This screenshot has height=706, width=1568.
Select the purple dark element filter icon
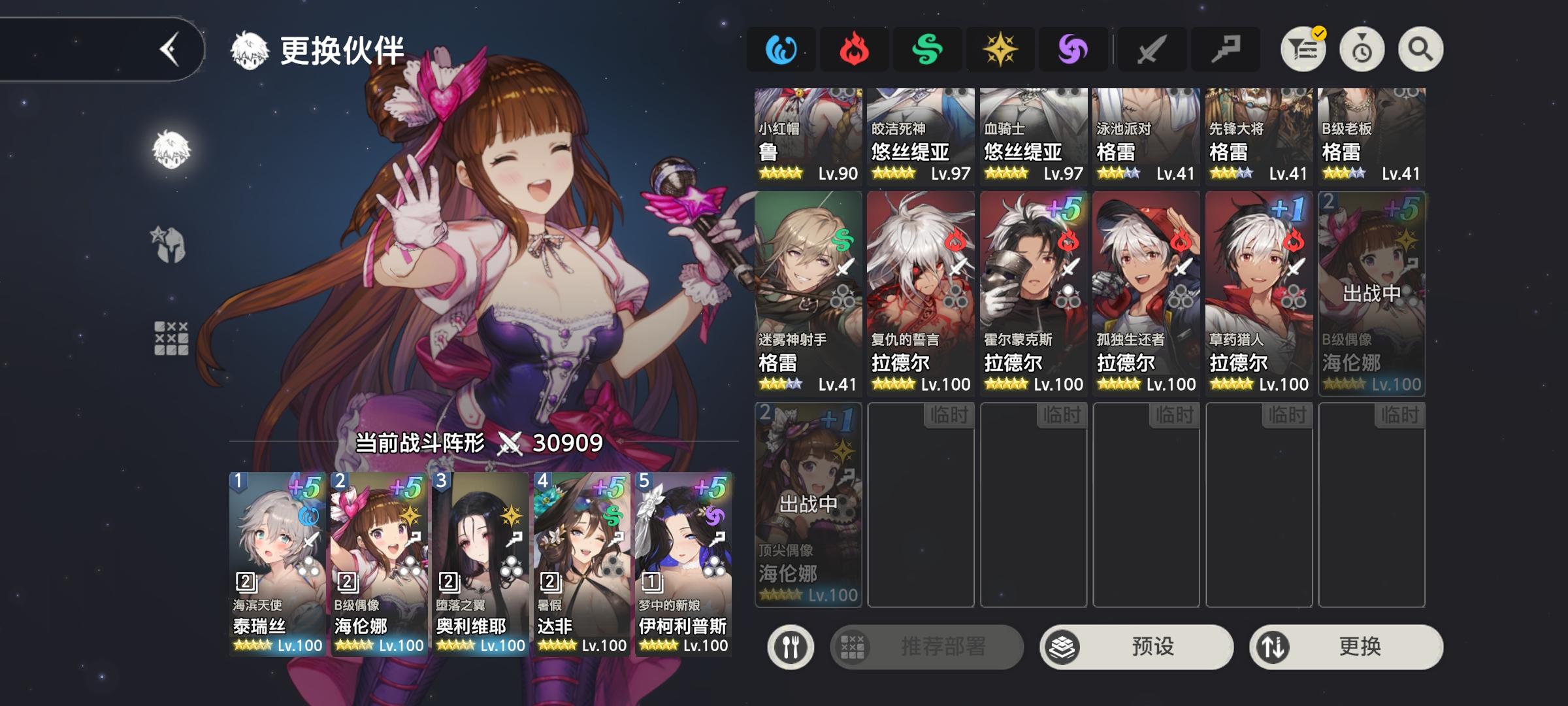[1075, 48]
